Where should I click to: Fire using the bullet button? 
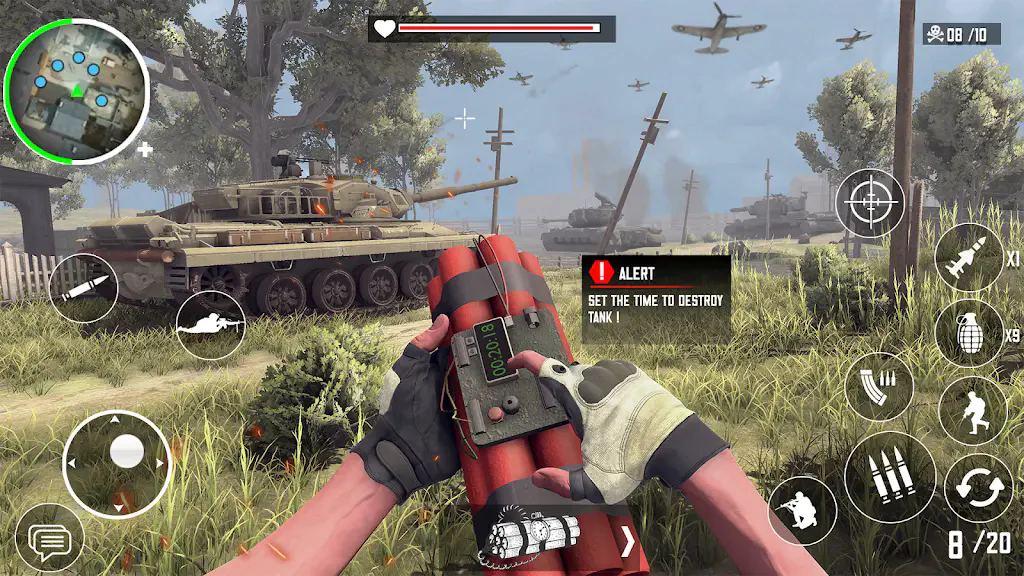coord(83,289)
